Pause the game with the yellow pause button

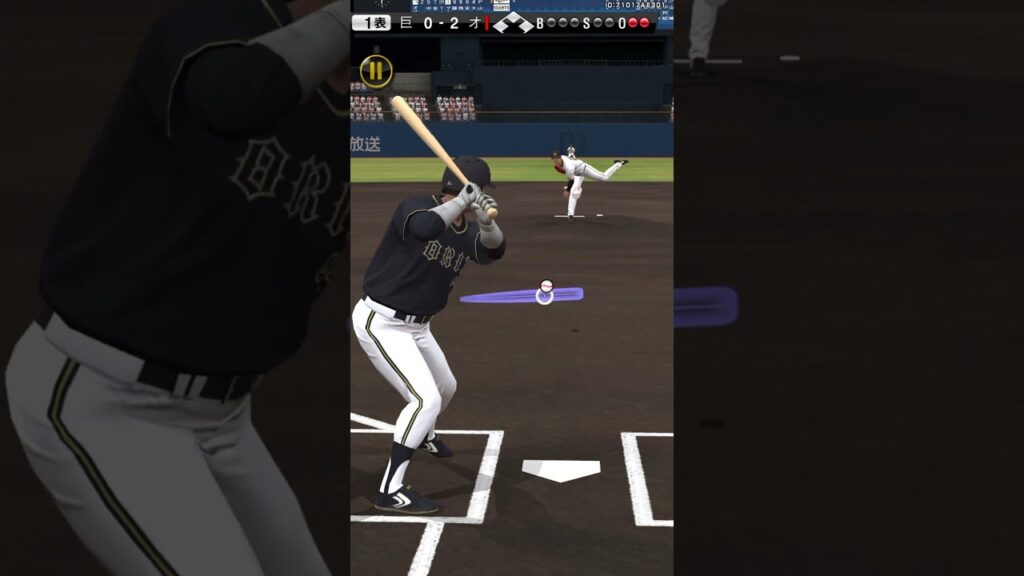coord(376,71)
